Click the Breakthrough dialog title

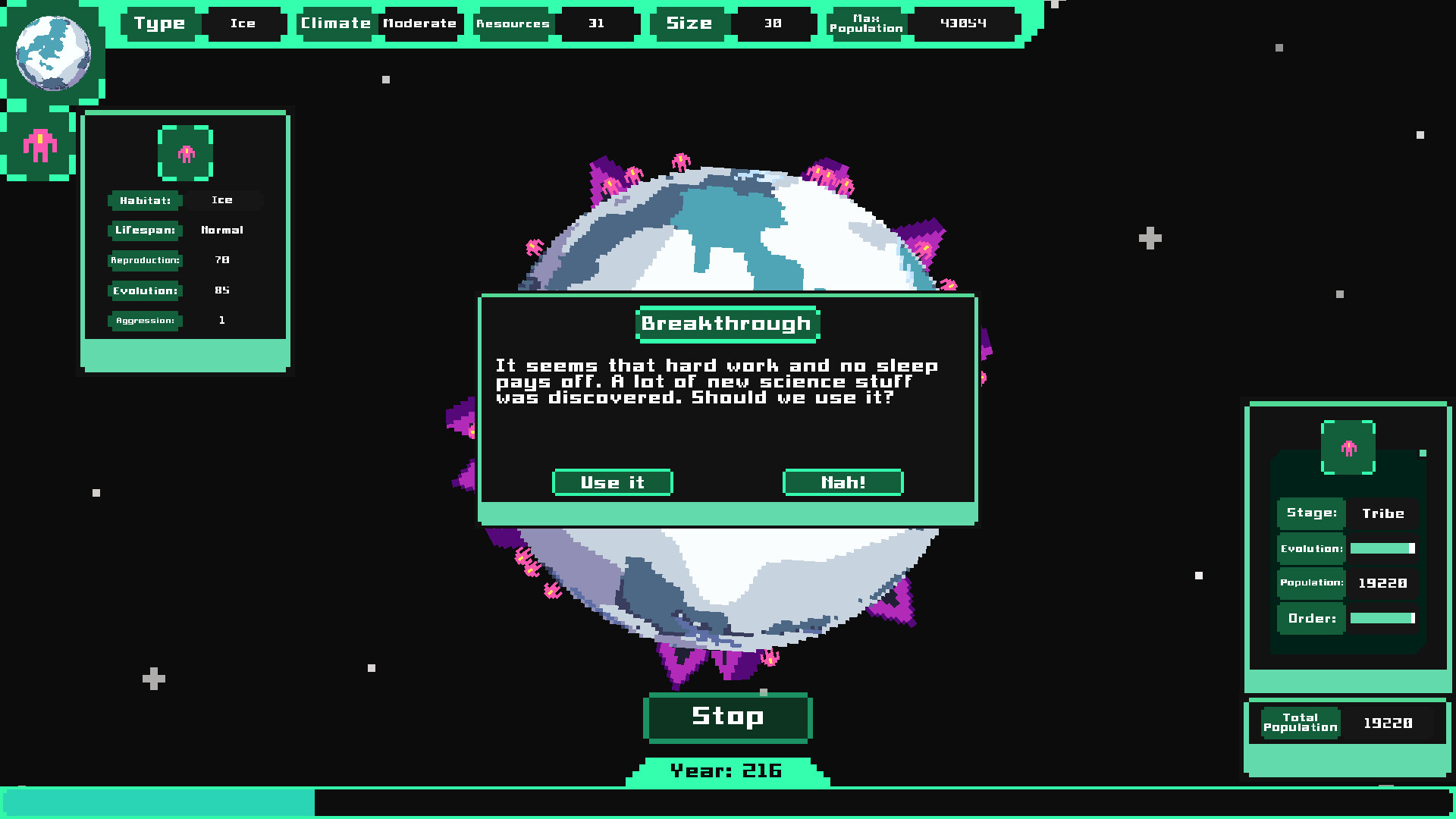[x=726, y=323]
